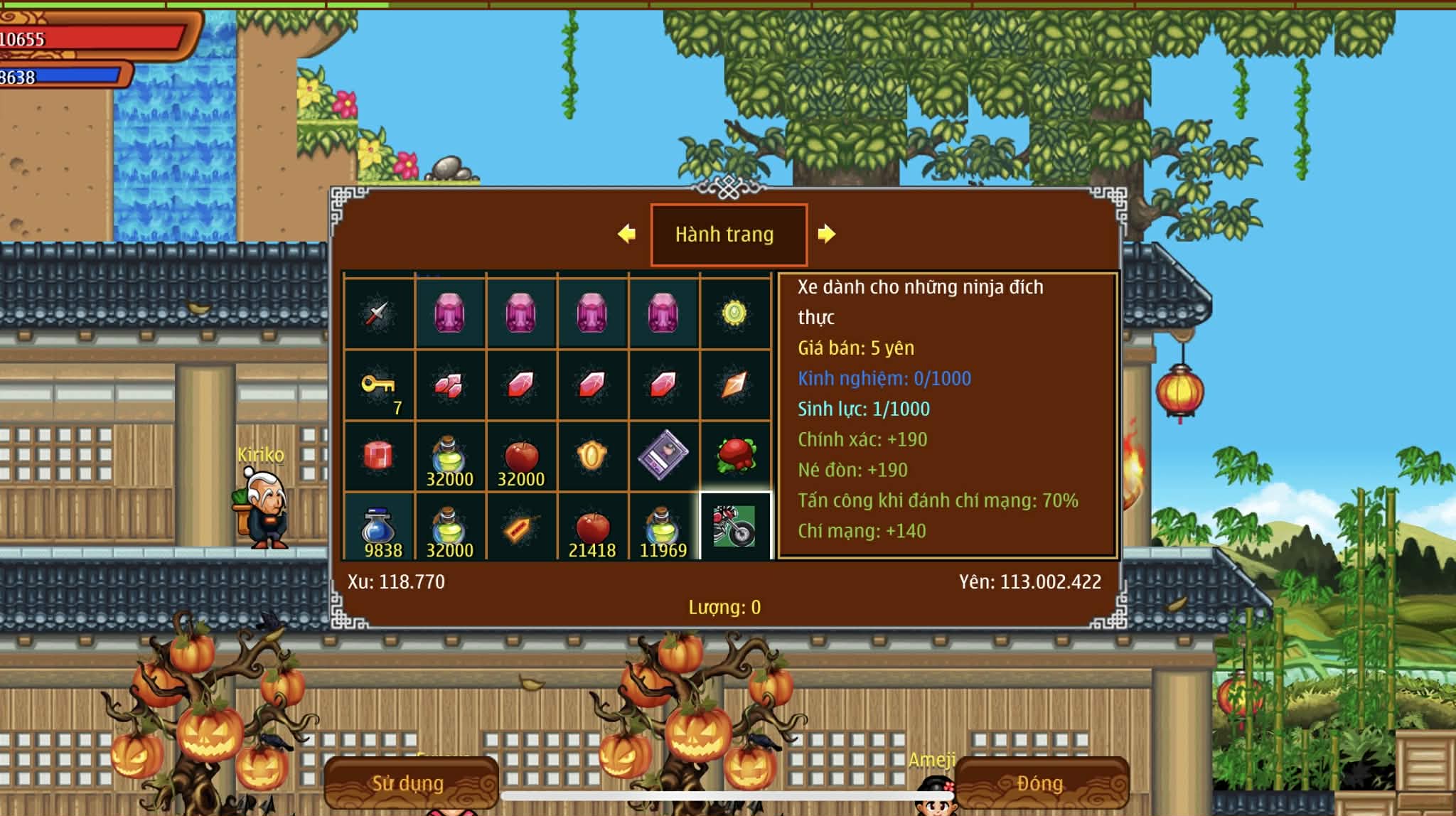Select the red apple stack of 21418

point(592,527)
